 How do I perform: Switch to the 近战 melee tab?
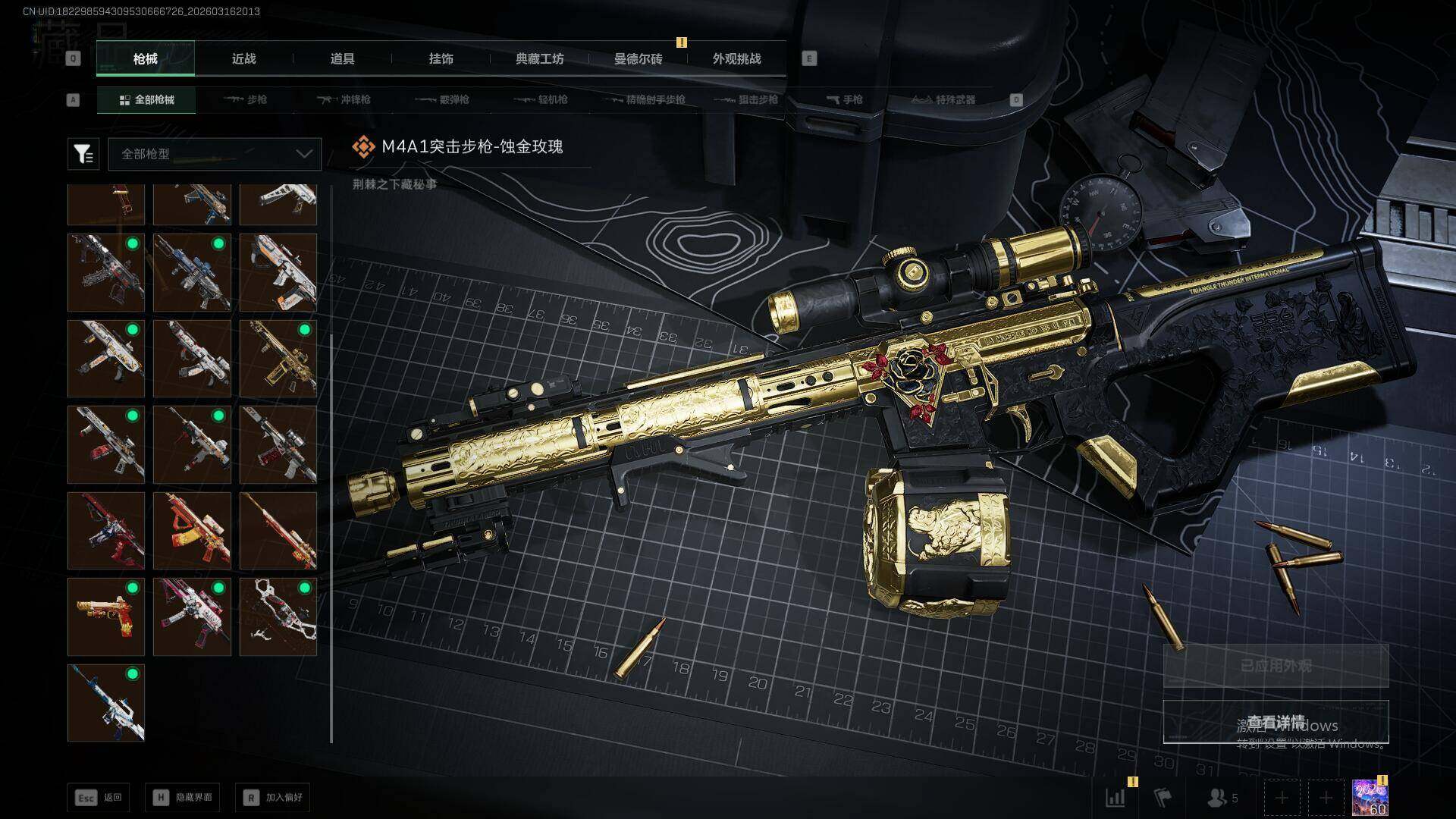tap(243, 59)
